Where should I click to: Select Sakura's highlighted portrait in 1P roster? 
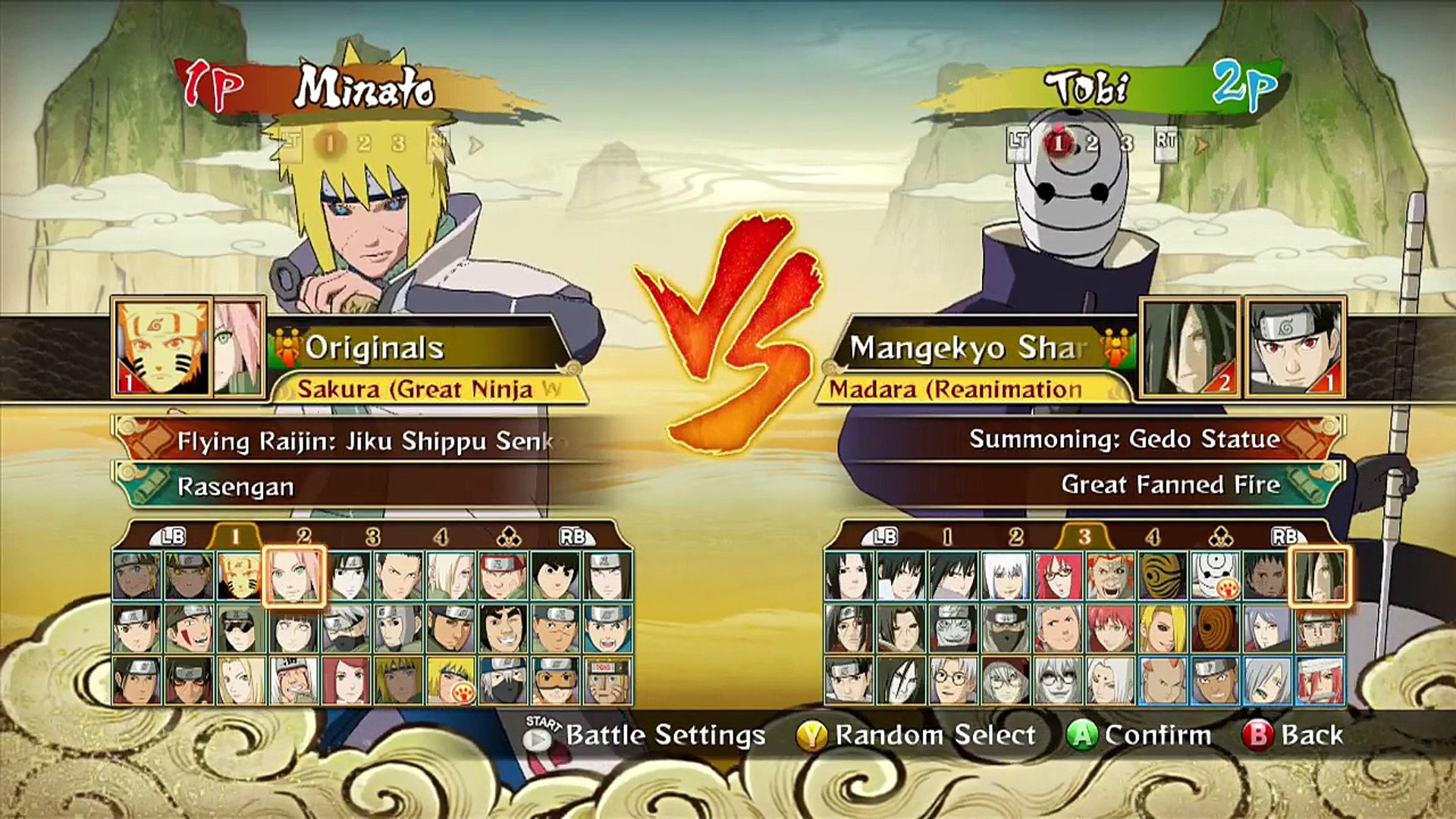click(294, 576)
